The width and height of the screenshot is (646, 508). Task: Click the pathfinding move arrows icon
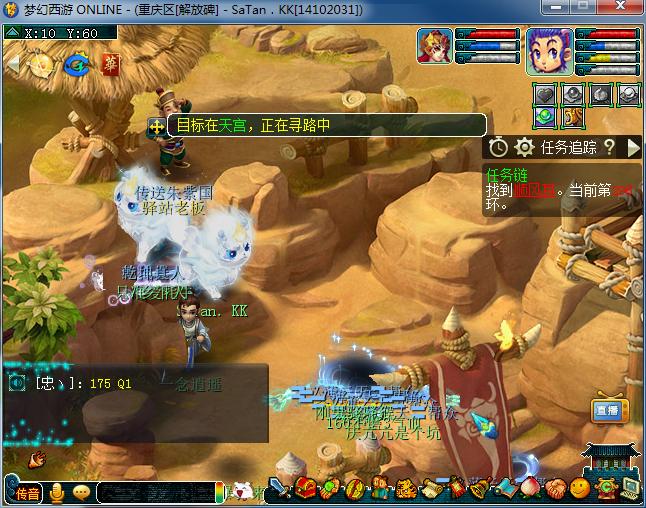(x=156, y=126)
